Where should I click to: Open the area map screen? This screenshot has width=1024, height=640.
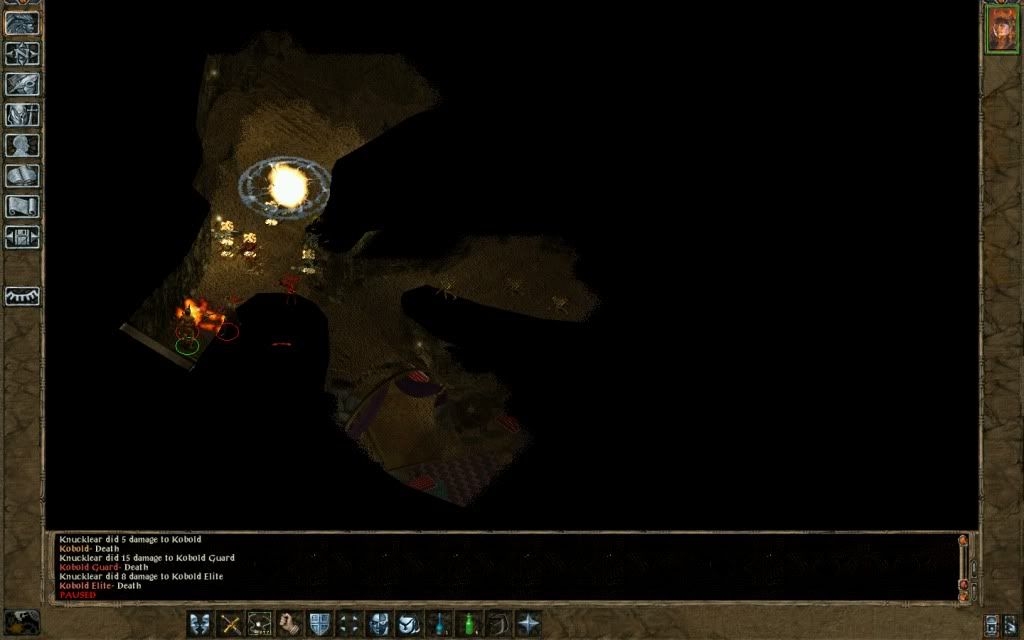pos(22,53)
